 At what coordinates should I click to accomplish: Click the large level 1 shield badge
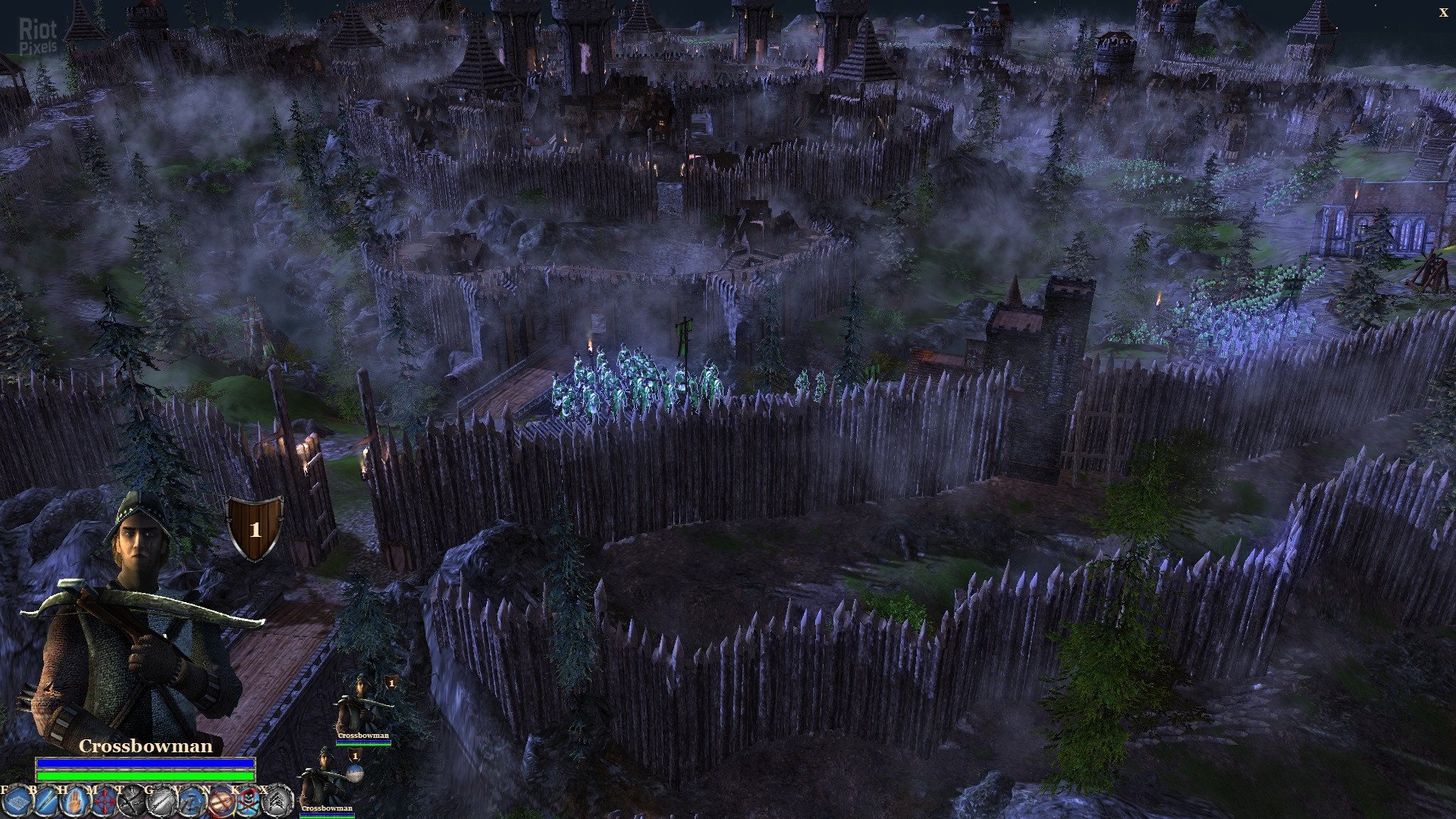point(255,528)
